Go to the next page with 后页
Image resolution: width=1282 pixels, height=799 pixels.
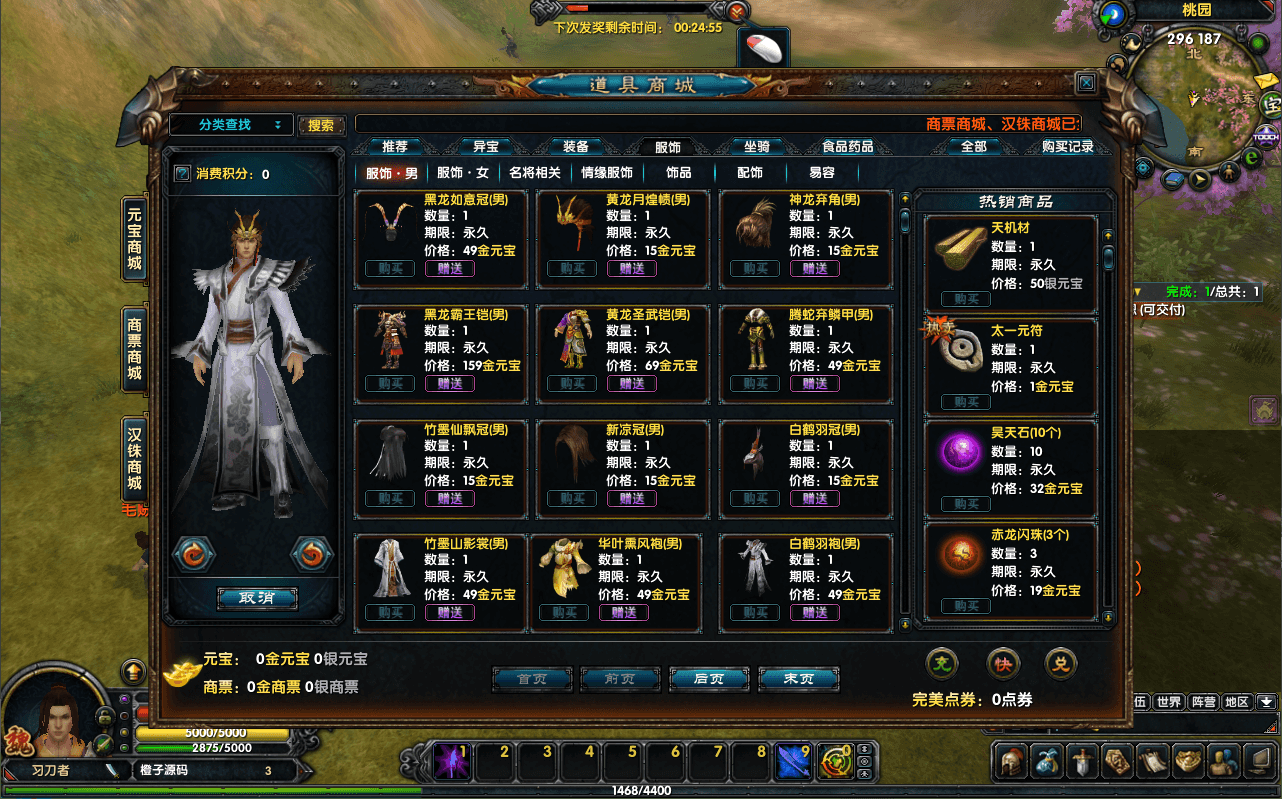pos(709,679)
